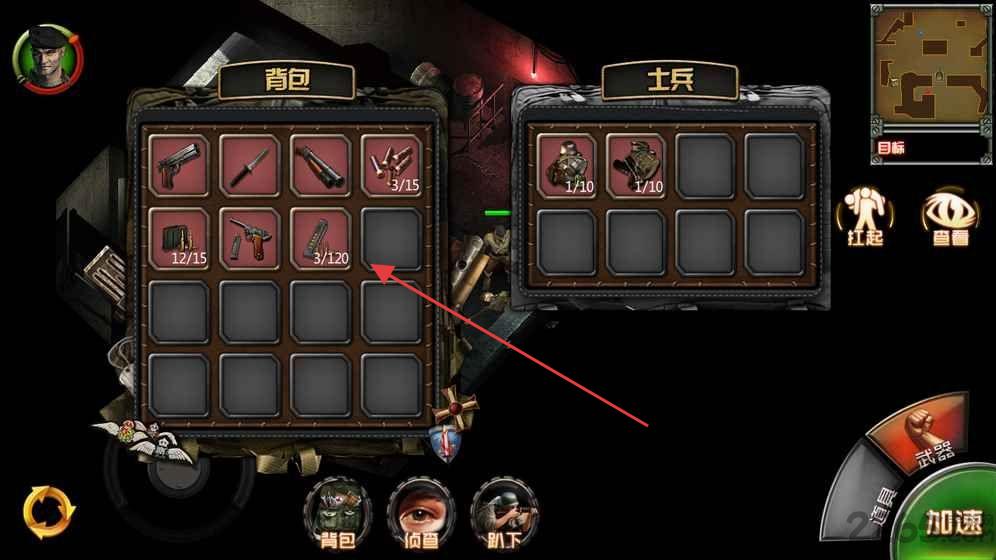This screenshot has width=996, height=560.
Task: Select the pistol in the backpack
Action: pos(180,165)
